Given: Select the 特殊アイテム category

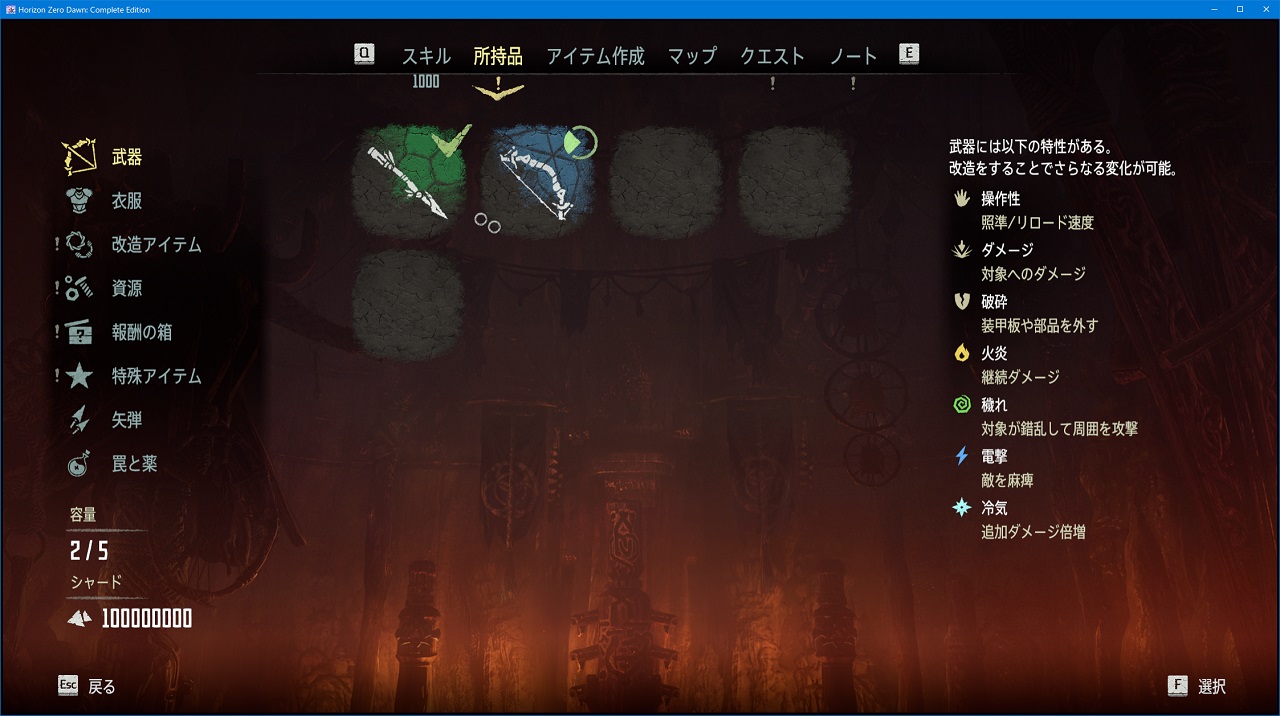Looking at the screenshot, I should coord(156,377).
